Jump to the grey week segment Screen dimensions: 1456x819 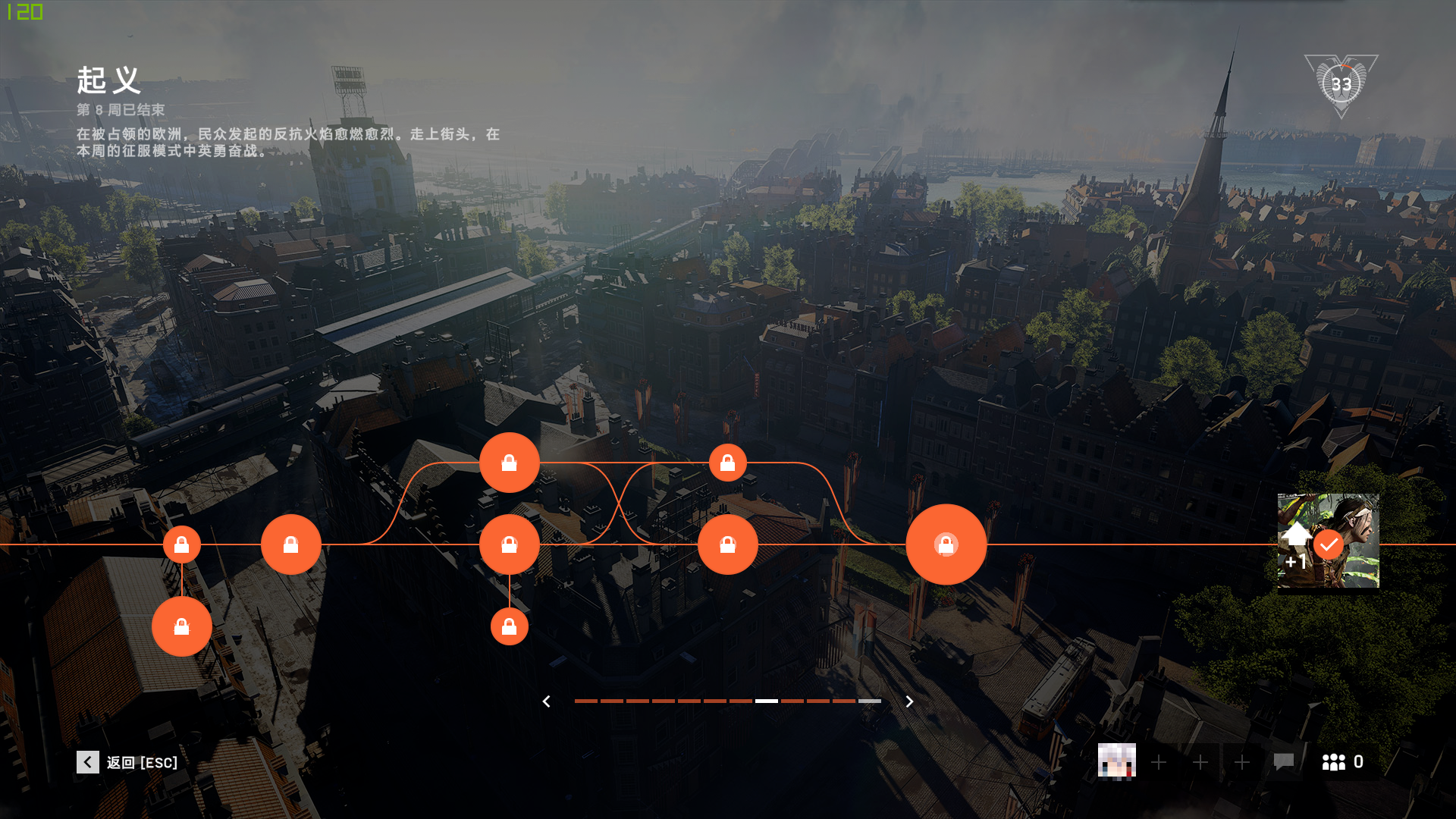pyautogui.click(x=870, y=701)
